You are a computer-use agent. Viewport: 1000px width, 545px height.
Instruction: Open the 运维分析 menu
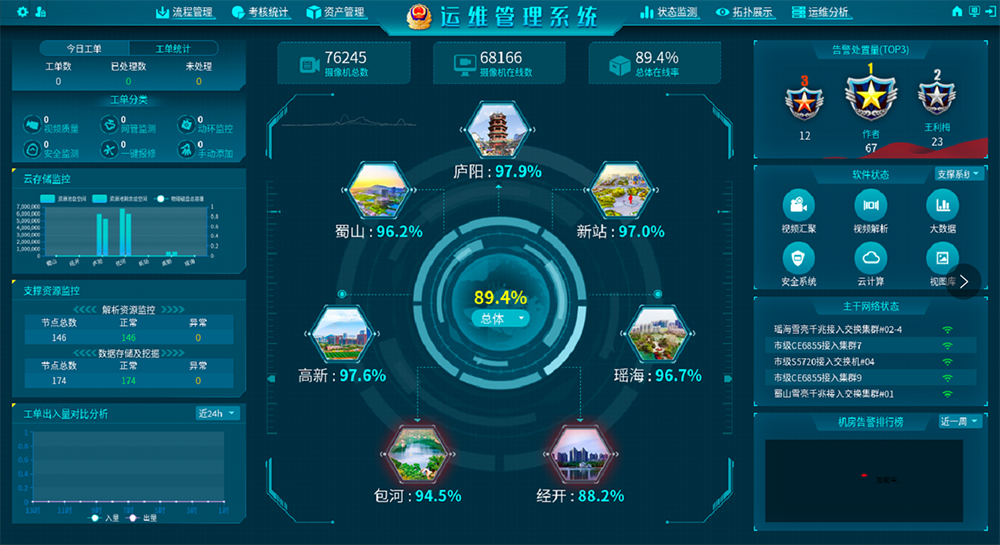[x=820, y=13]
